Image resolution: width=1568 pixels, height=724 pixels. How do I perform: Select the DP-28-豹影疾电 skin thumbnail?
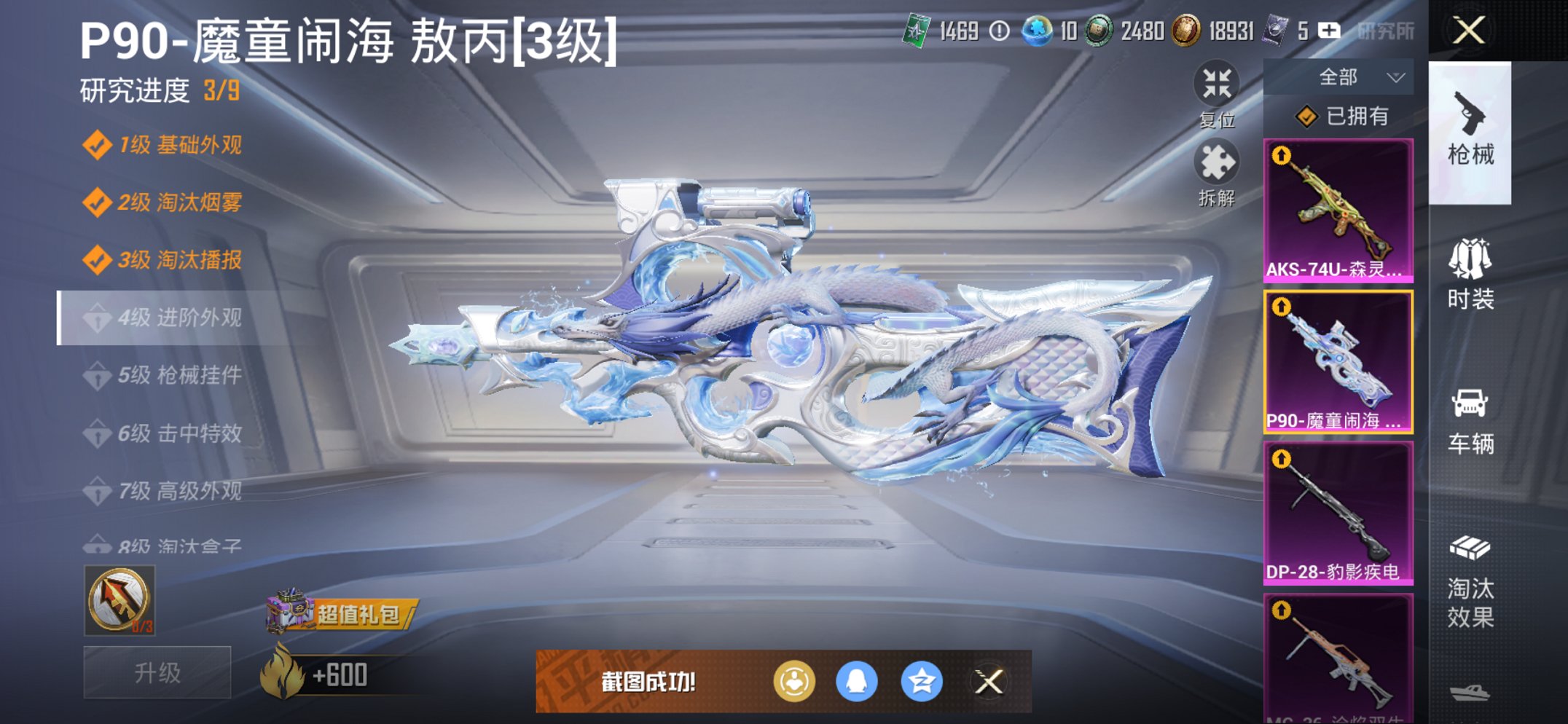point(1338,511)
